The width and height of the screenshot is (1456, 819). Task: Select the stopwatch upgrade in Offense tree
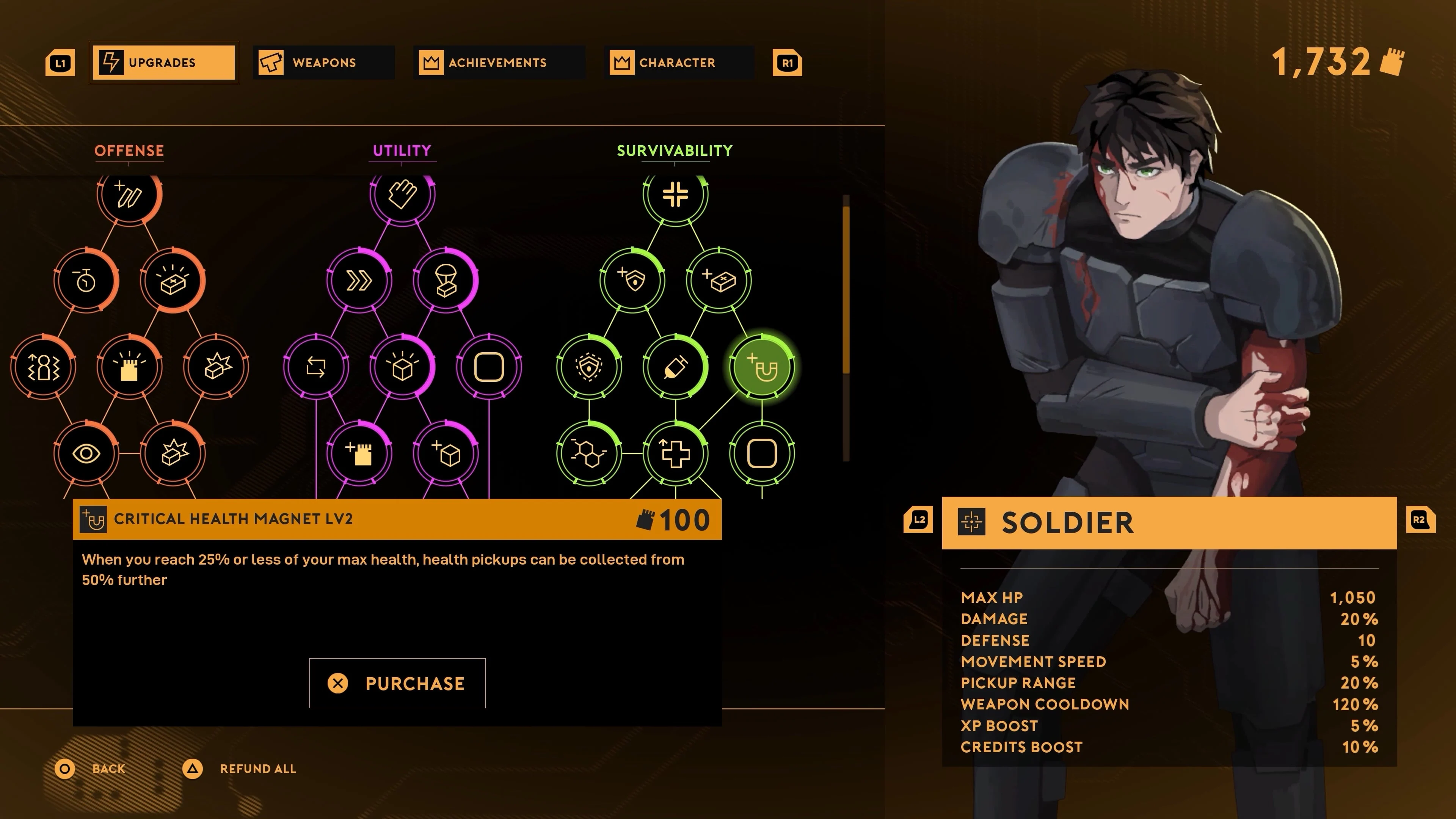86,280
